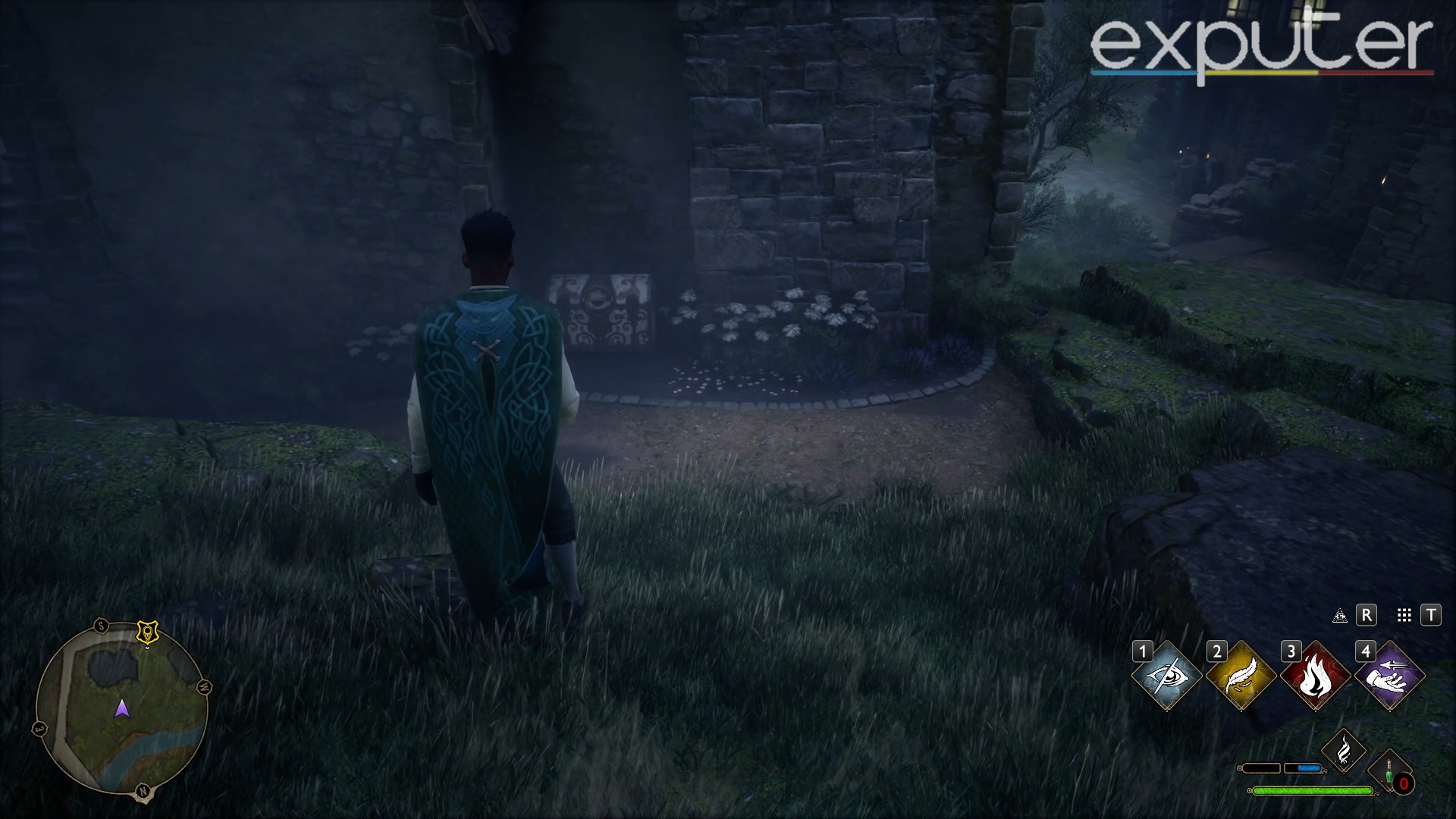The width and height of the screenshot is (1456, 819).
Task: Select the number 2 hotkey label
Action: tap(1217, 651)
